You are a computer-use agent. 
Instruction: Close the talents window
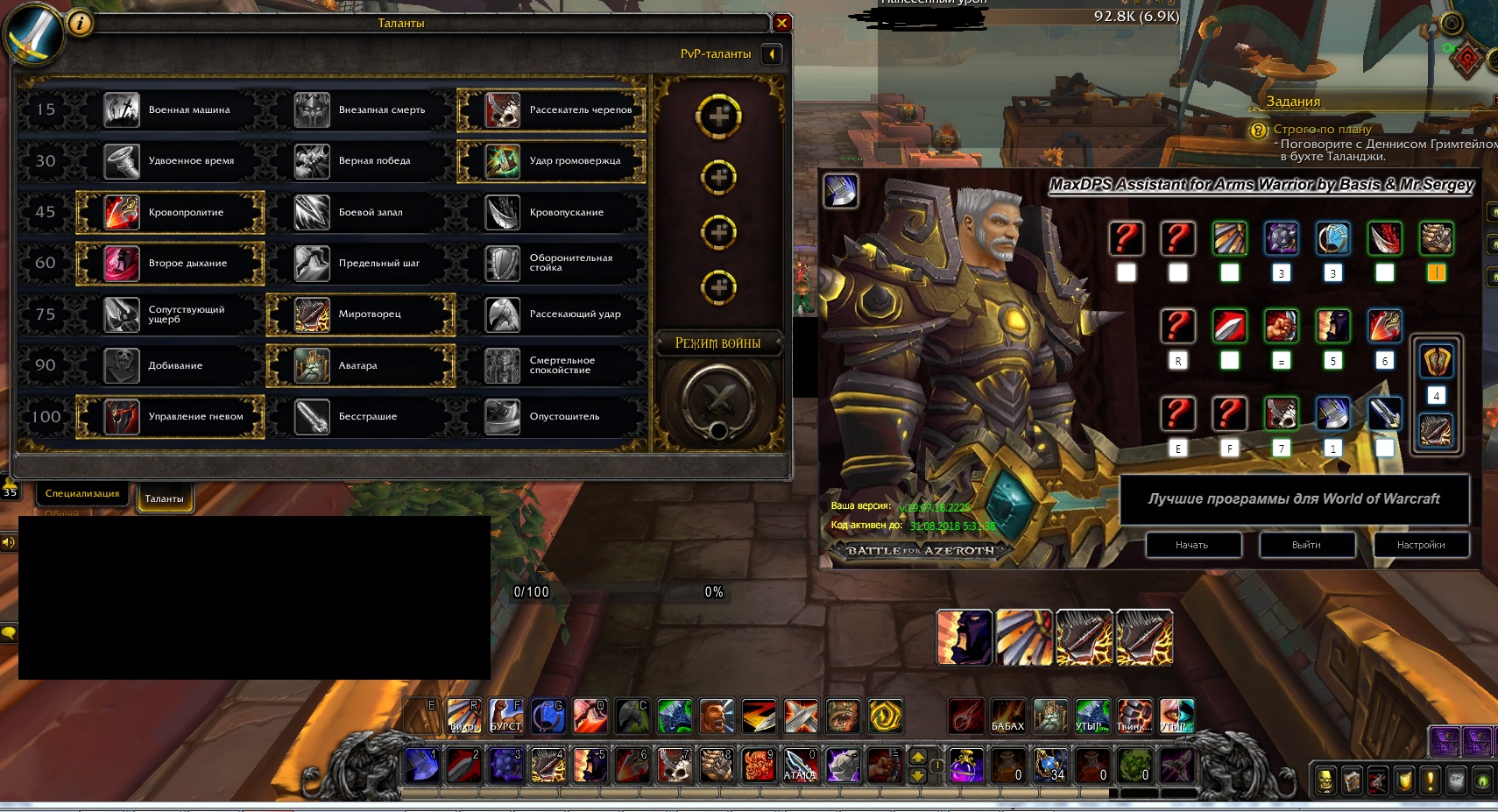click(781, 24)
